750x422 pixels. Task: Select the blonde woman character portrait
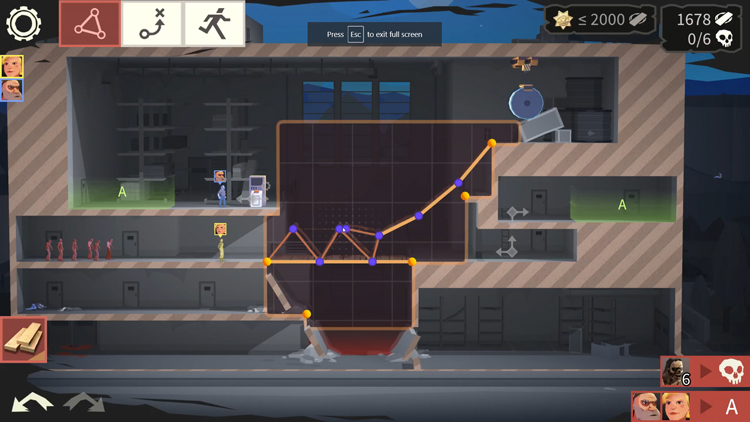click(12, 66)
